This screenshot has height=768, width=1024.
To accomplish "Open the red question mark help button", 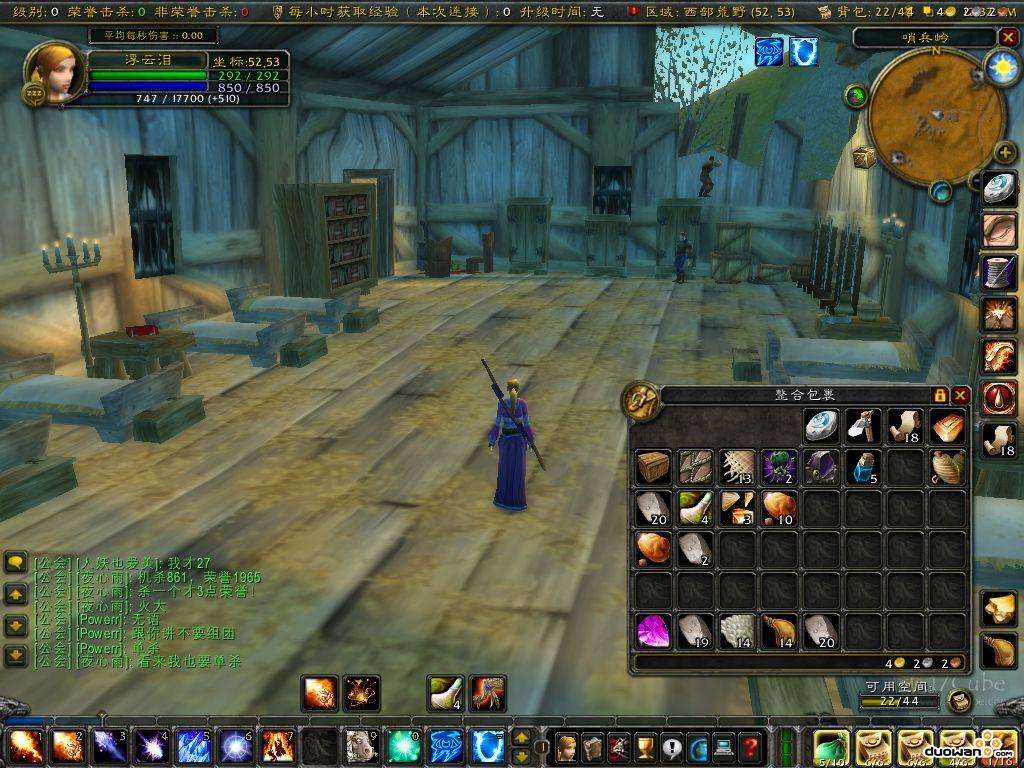I will coord(749,746).
